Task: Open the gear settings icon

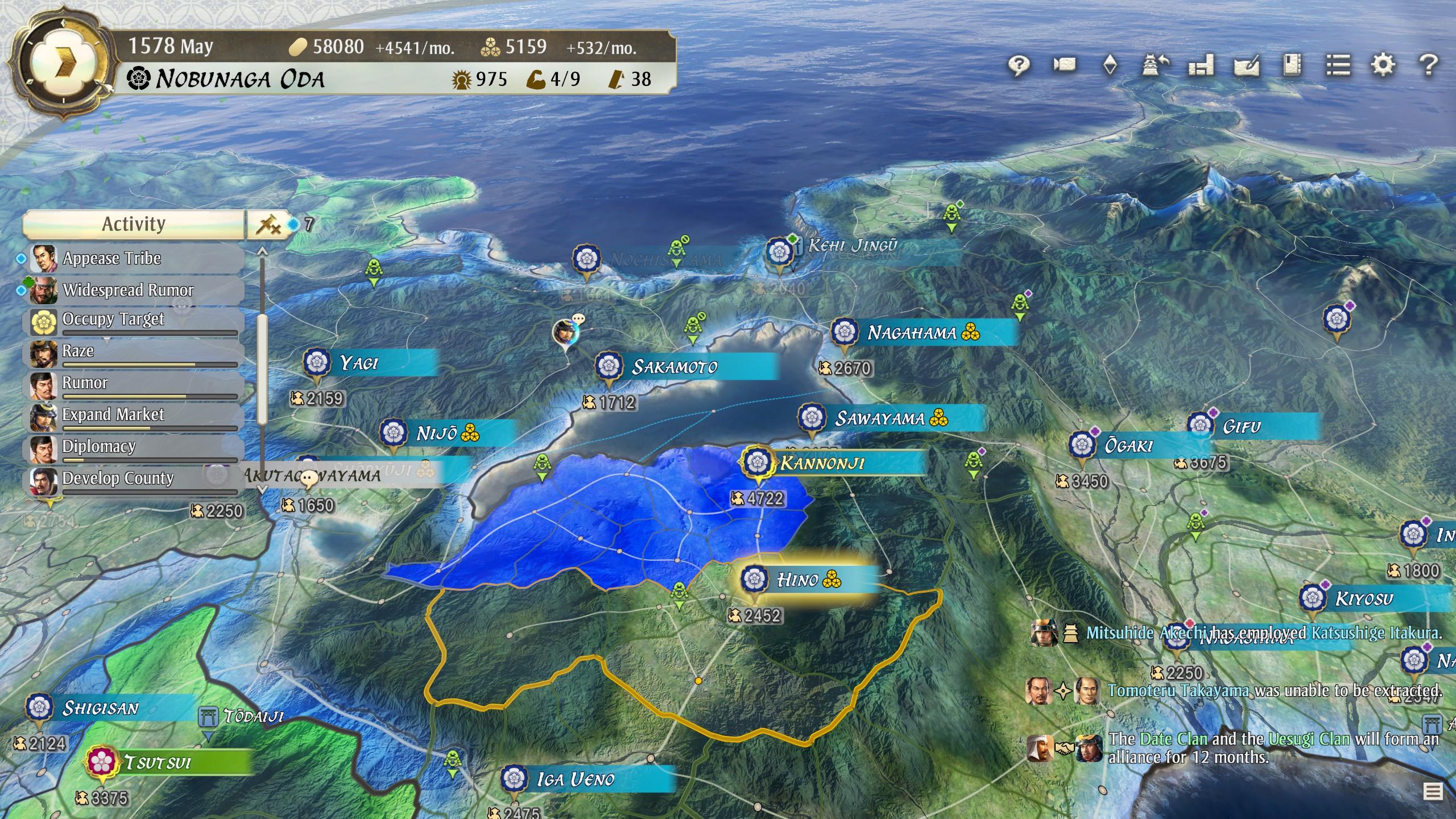Action: [1383, 65]
